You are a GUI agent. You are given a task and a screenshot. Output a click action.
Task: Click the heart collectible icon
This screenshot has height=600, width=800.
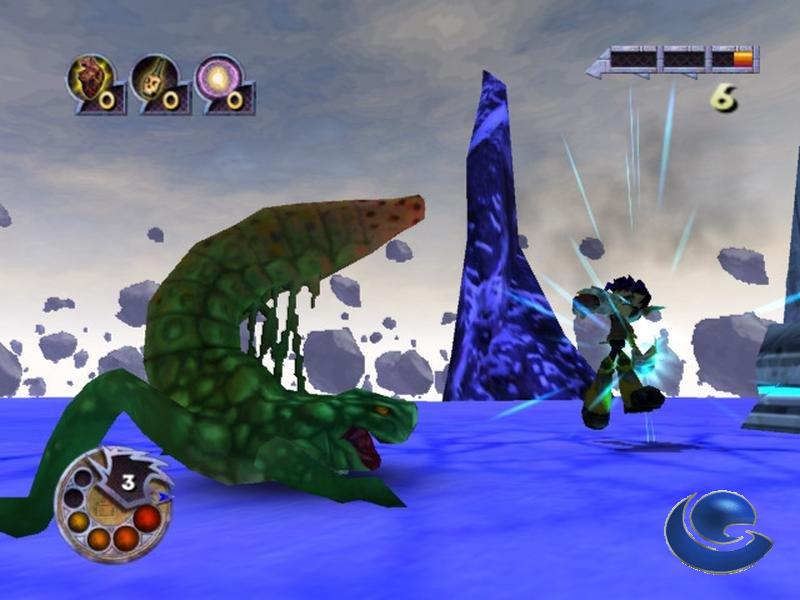90,78
